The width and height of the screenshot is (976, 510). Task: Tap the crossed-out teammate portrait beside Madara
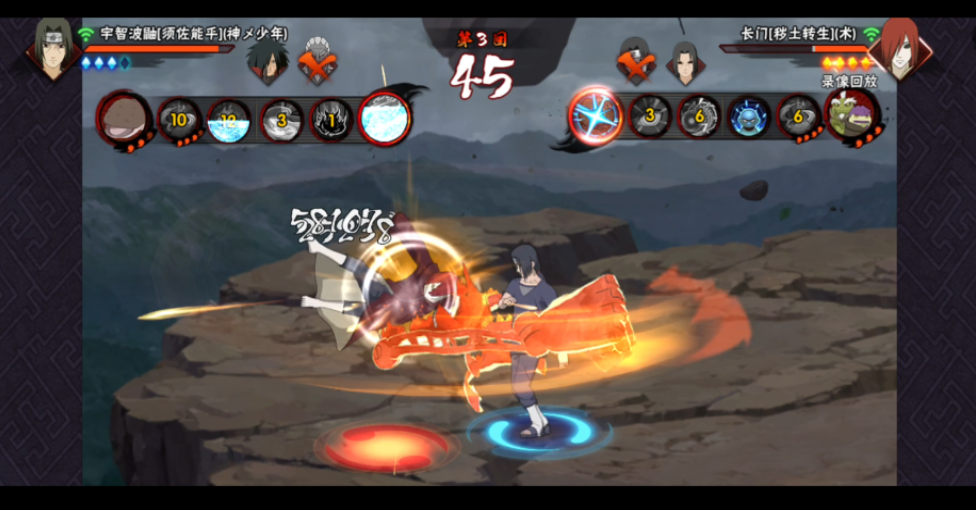(x=318, y=61)
